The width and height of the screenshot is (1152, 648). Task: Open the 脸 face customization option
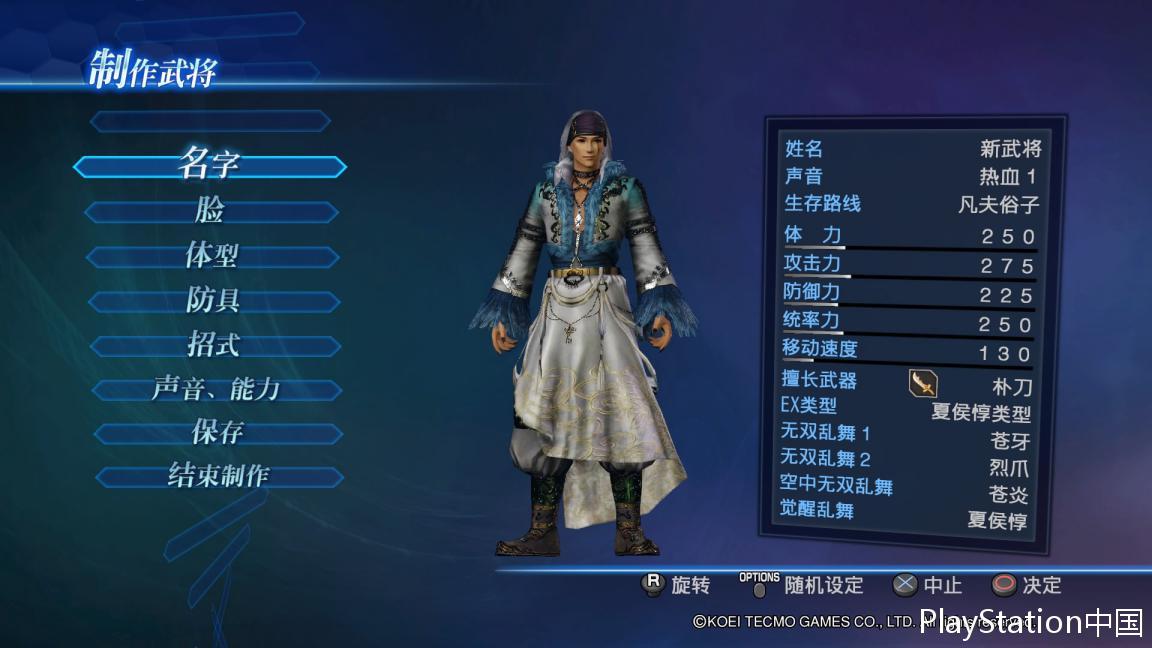point(211,212)
